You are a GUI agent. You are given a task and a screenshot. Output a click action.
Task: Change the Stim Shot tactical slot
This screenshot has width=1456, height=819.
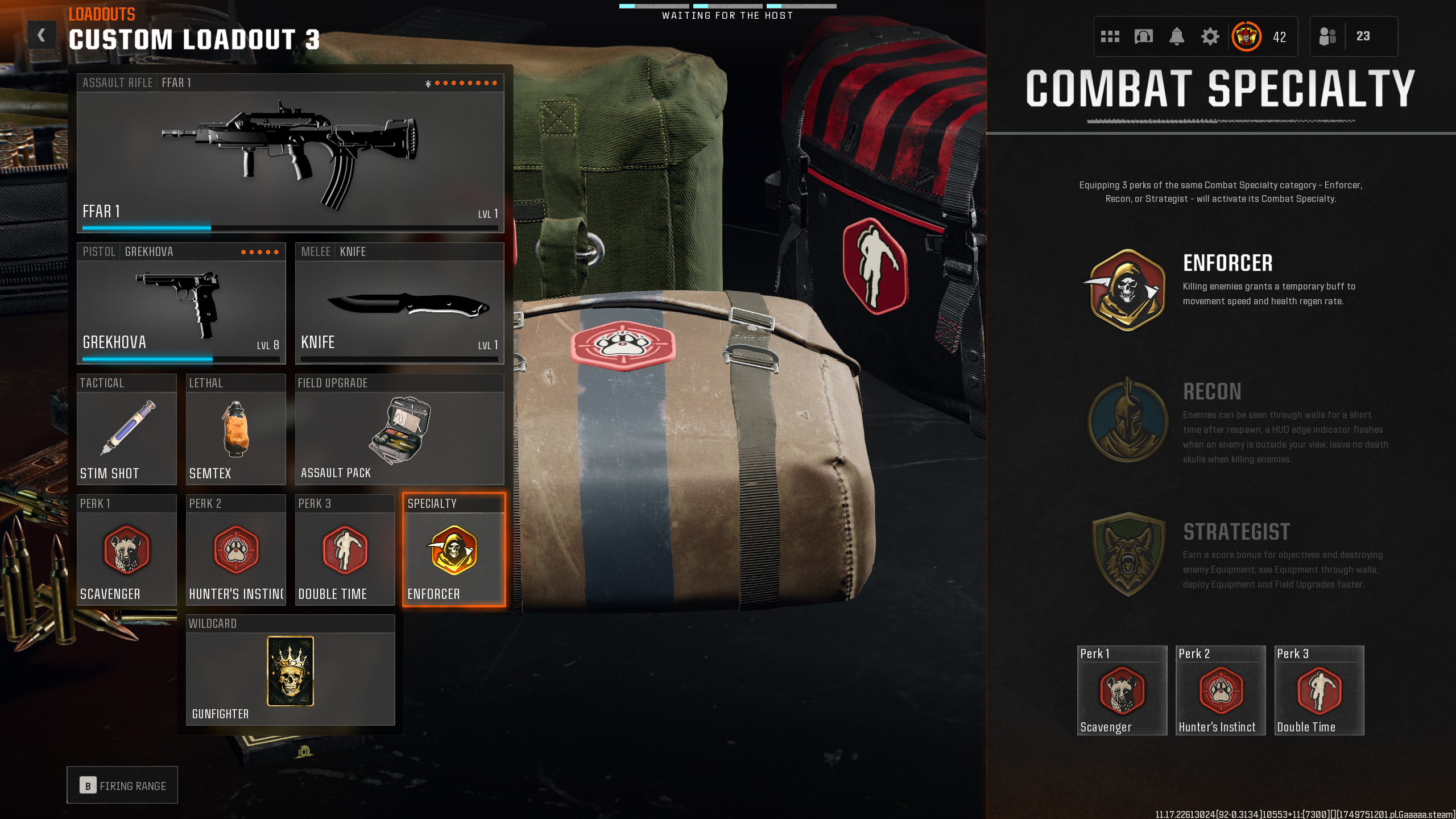(126, 430)
